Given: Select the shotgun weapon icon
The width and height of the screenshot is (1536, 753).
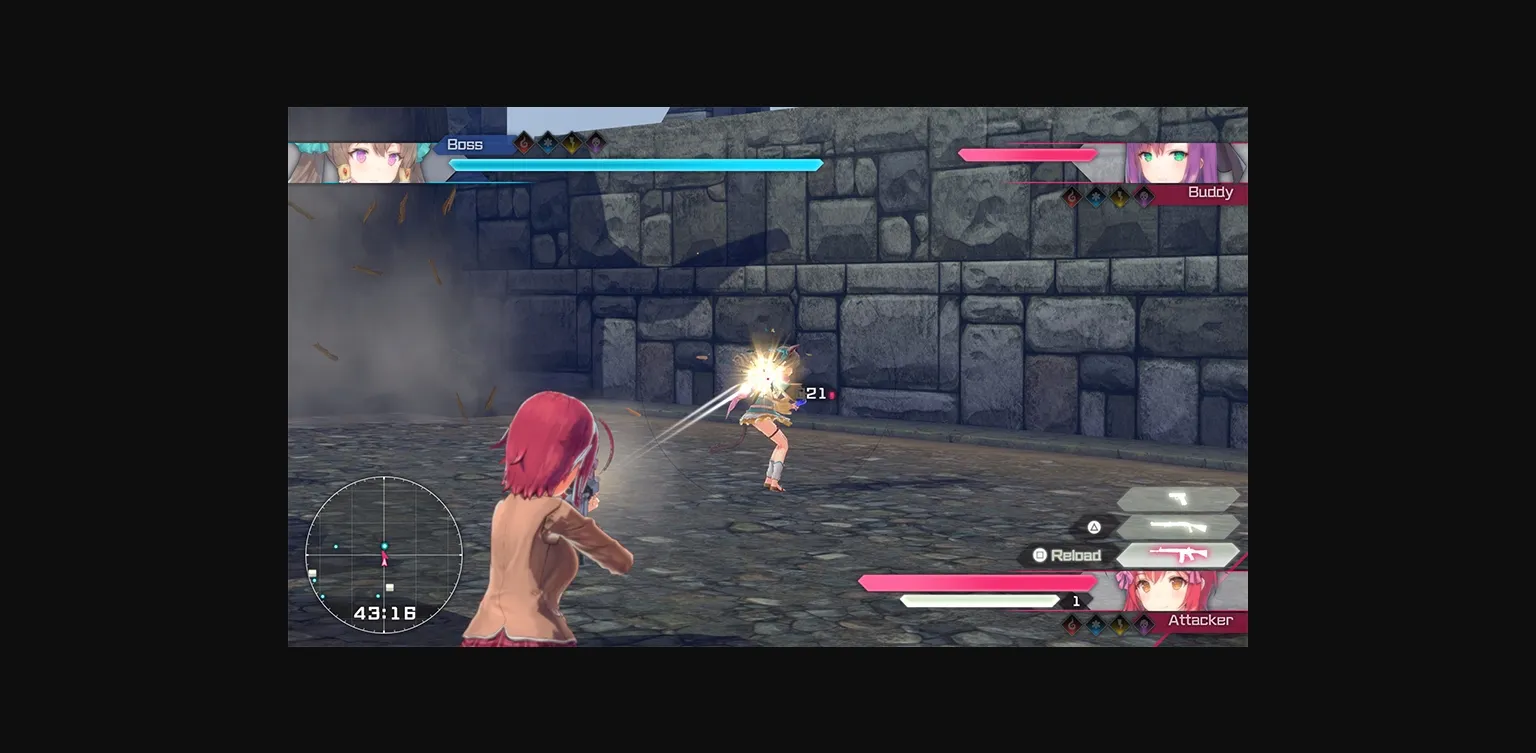Looking at the screenshot, I should pos(1178,526).
